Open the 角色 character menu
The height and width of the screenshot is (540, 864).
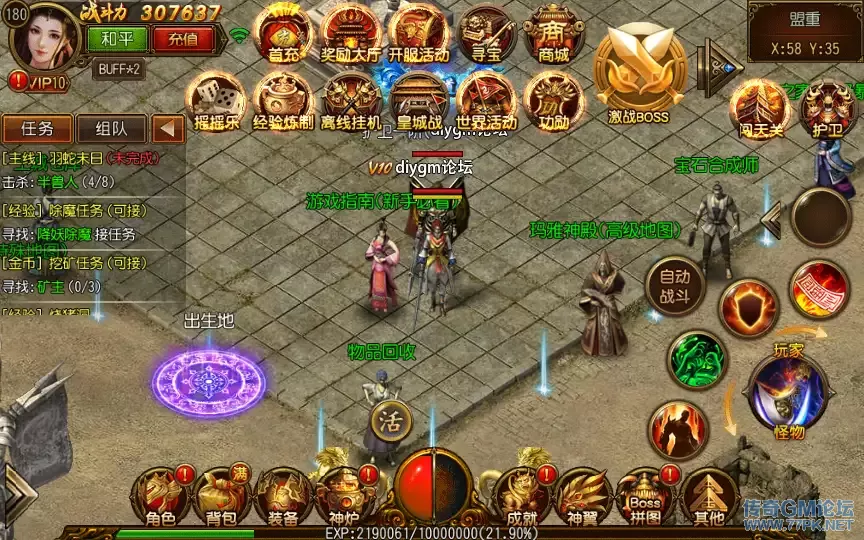click(x=161, y=498)
